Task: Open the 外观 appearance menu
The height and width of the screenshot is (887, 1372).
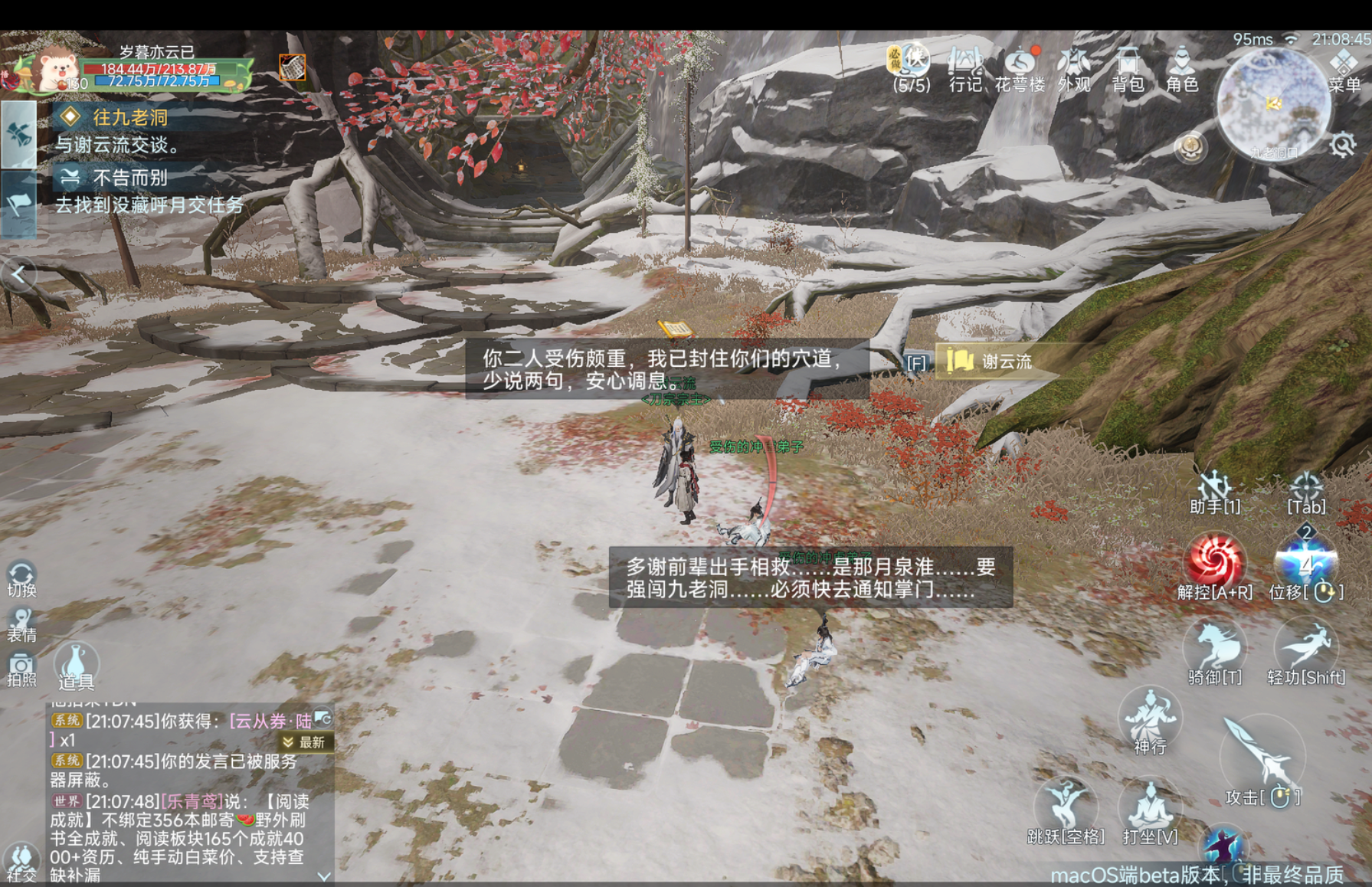Action: point(1074,68)
